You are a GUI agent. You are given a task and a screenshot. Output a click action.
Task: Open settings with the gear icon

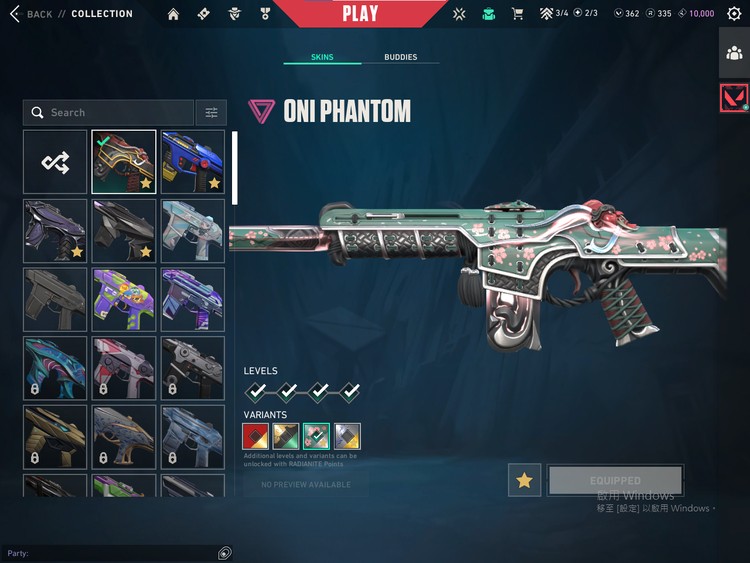734,14
